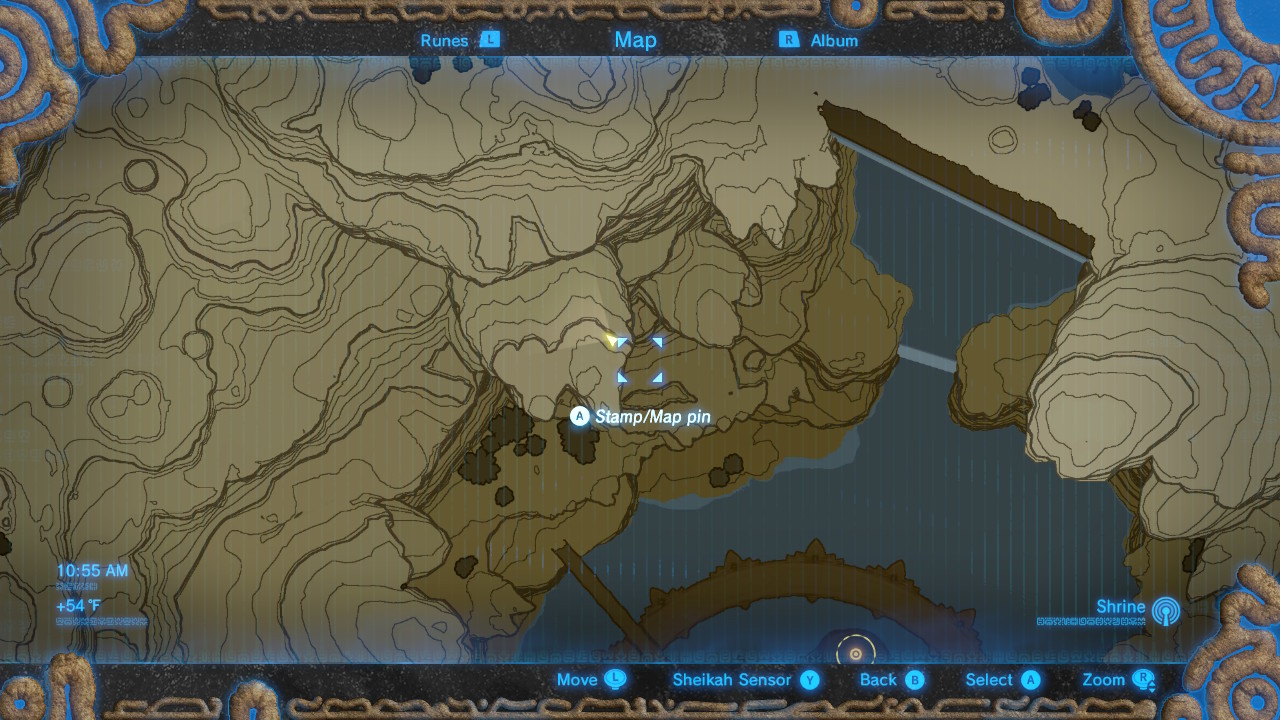Switch to the Album tab
This screenshot has width=1280, height=720.
834,40
